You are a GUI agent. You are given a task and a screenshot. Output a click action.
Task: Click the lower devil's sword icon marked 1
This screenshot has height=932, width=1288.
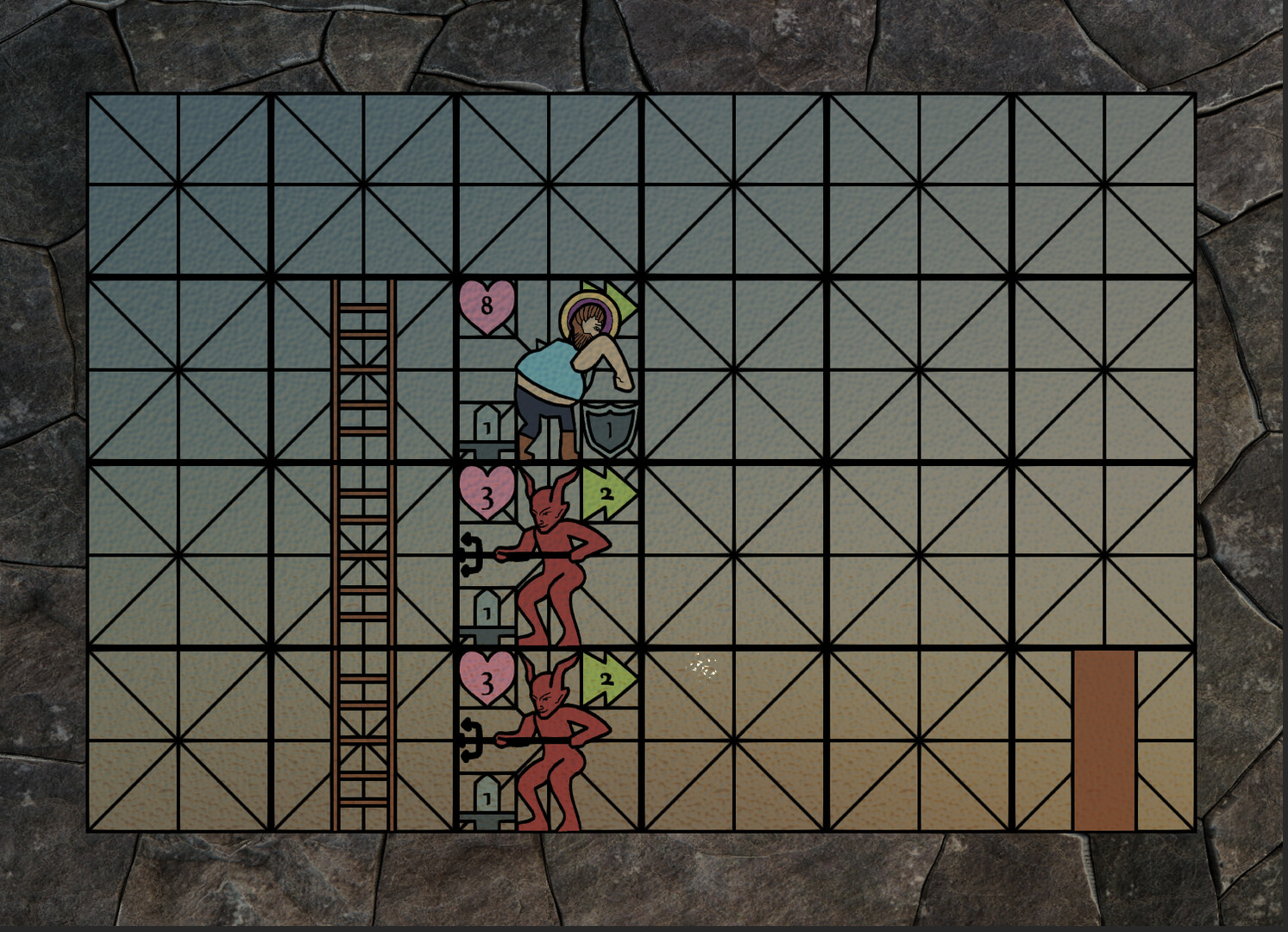pos(488,794)
